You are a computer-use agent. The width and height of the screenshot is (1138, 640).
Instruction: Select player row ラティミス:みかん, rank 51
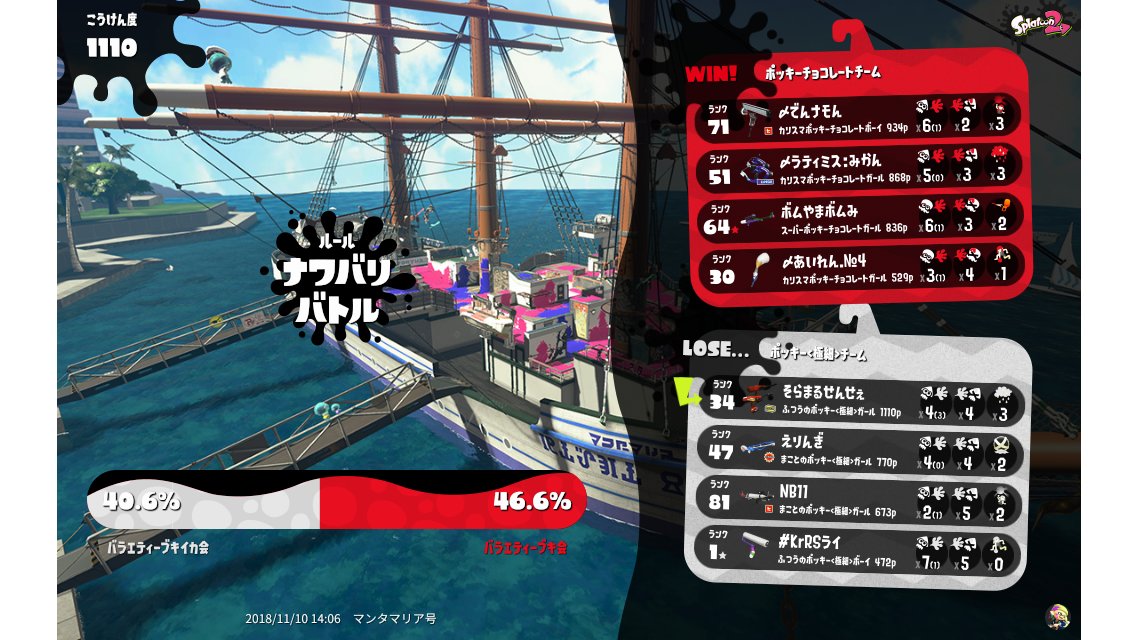point(858,168)
